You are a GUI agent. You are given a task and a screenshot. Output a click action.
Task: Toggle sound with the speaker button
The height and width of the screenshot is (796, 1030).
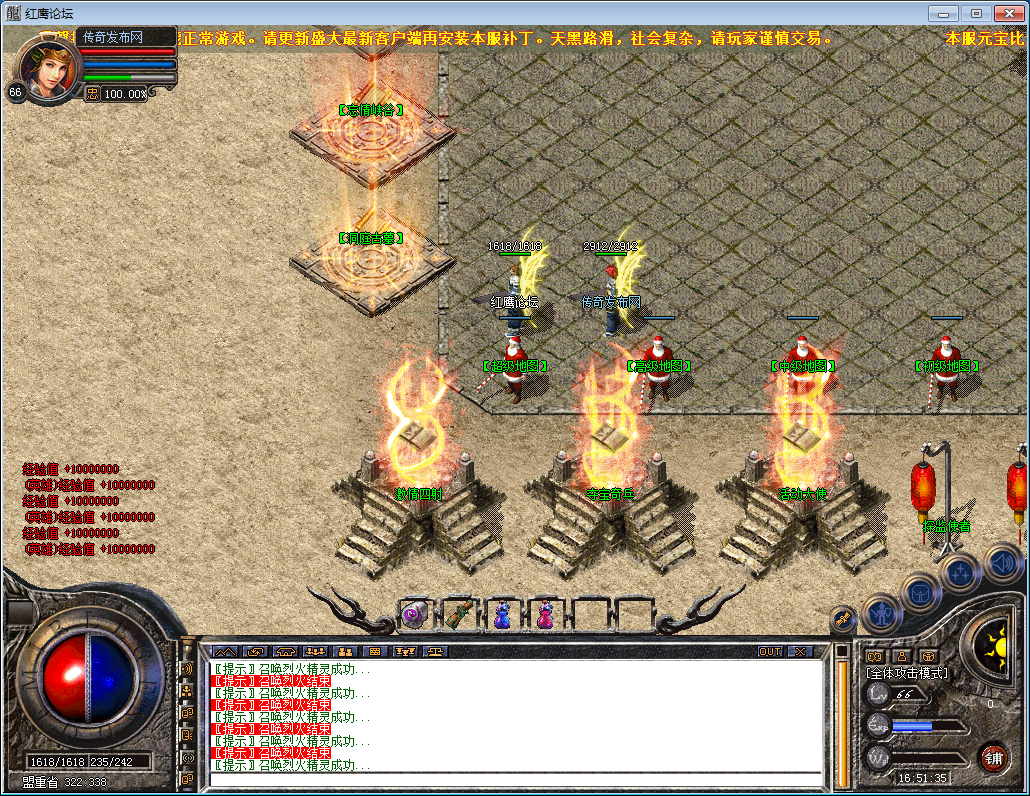click(1001, 563)
